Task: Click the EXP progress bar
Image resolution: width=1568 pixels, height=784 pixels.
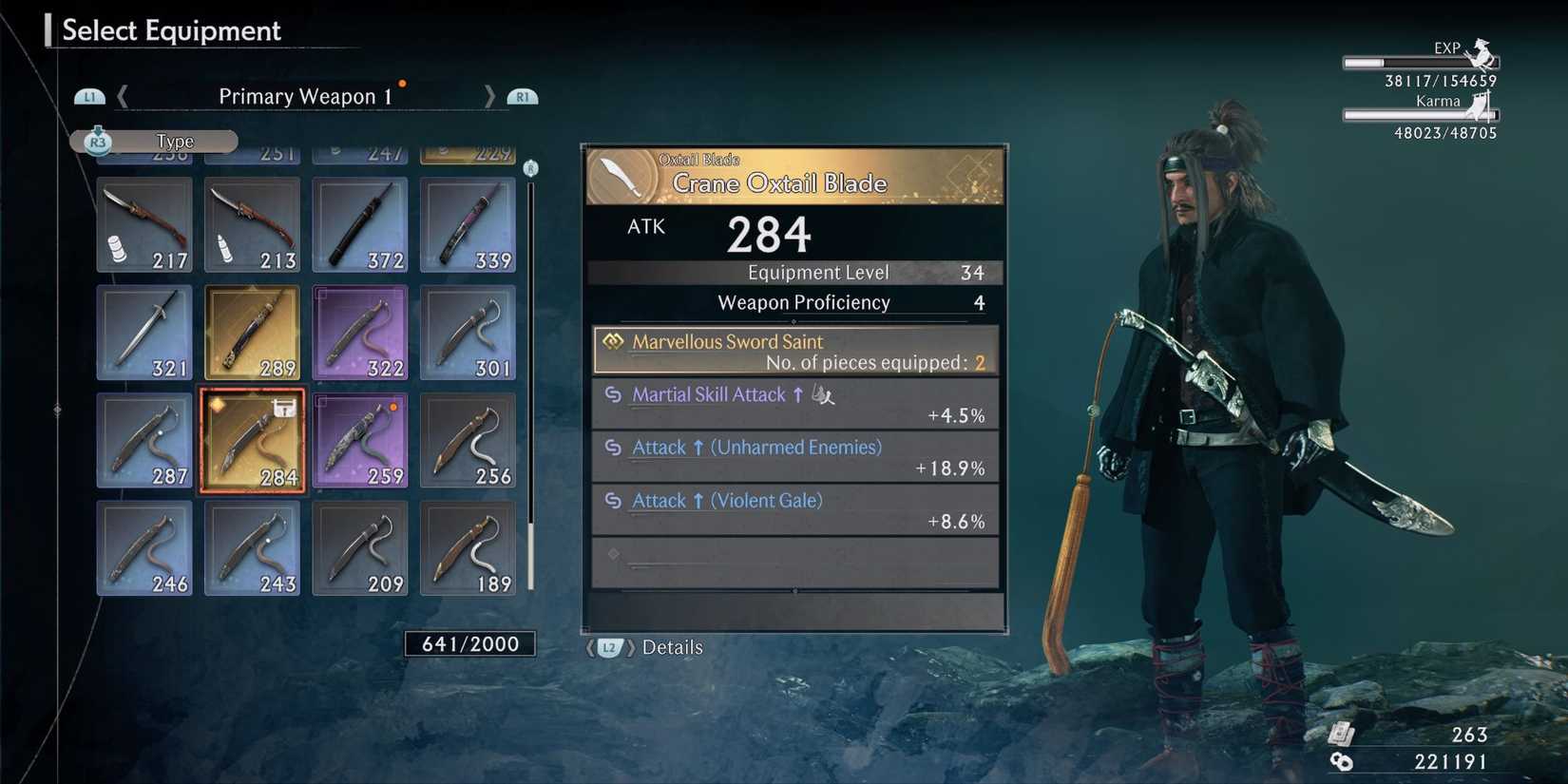Action: click(1420, 64)
